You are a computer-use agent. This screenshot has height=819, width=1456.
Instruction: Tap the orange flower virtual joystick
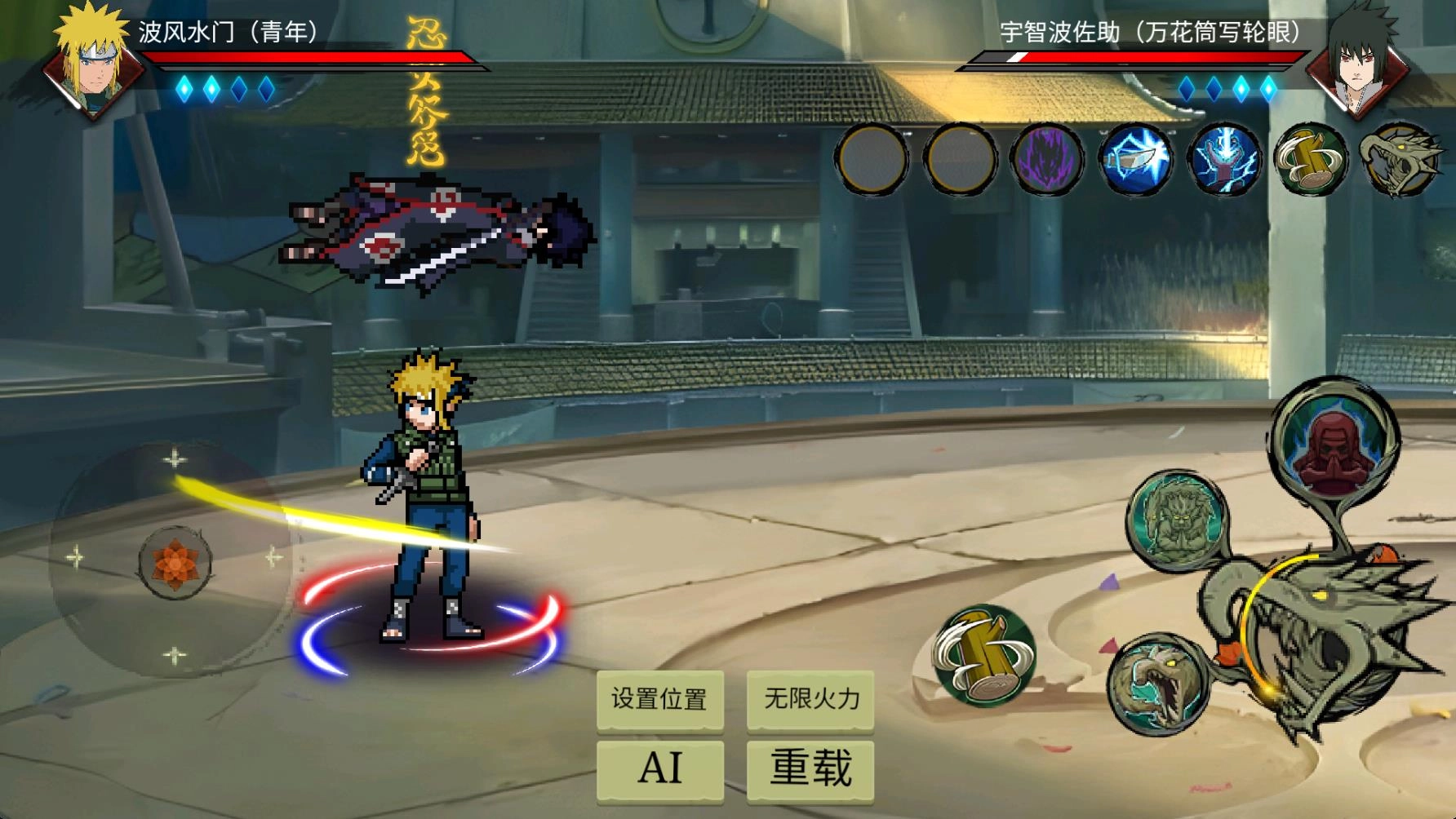pos(174,562)
